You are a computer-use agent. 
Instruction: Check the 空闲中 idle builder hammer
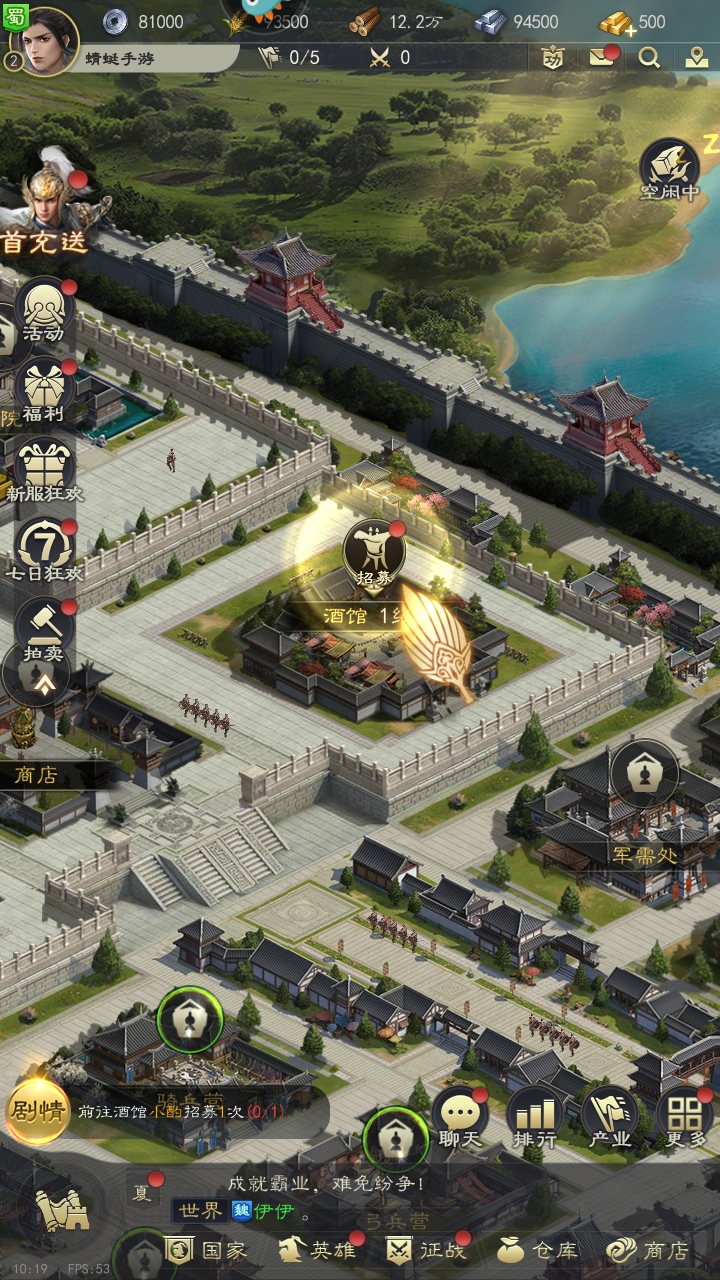click(669, 168)
